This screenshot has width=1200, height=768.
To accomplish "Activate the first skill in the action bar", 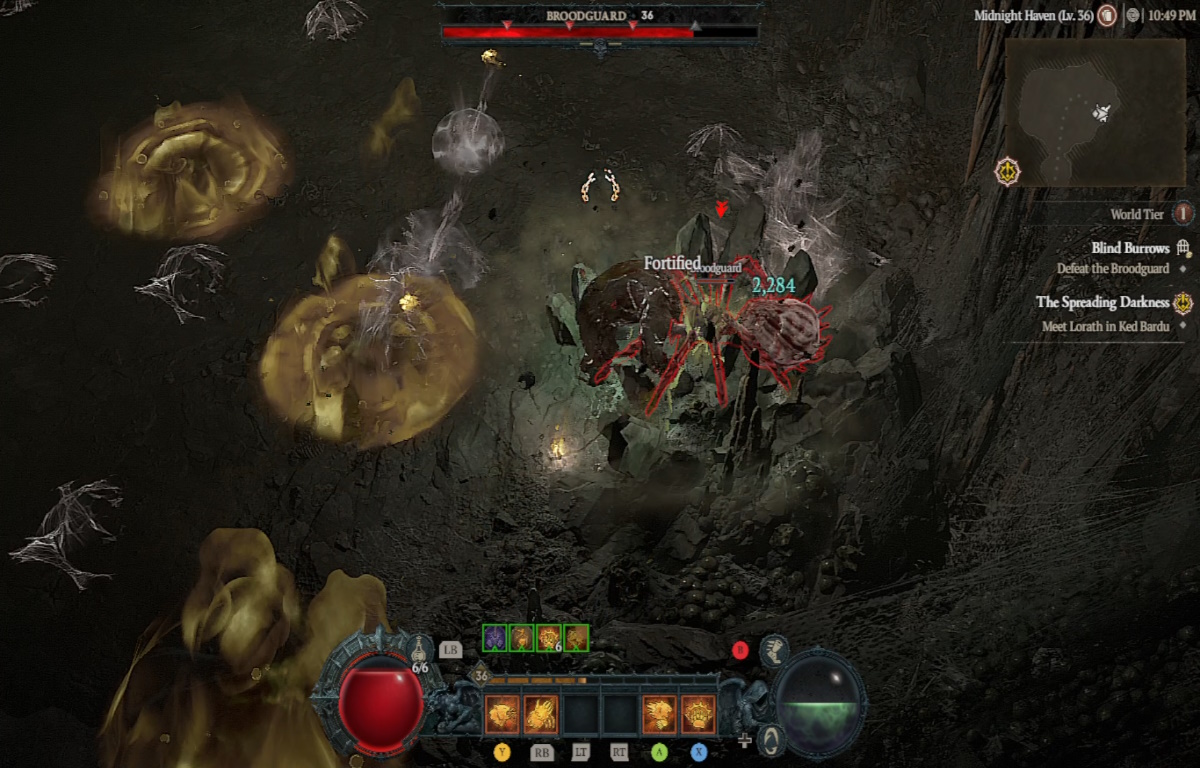I will [x=501, y=714].
